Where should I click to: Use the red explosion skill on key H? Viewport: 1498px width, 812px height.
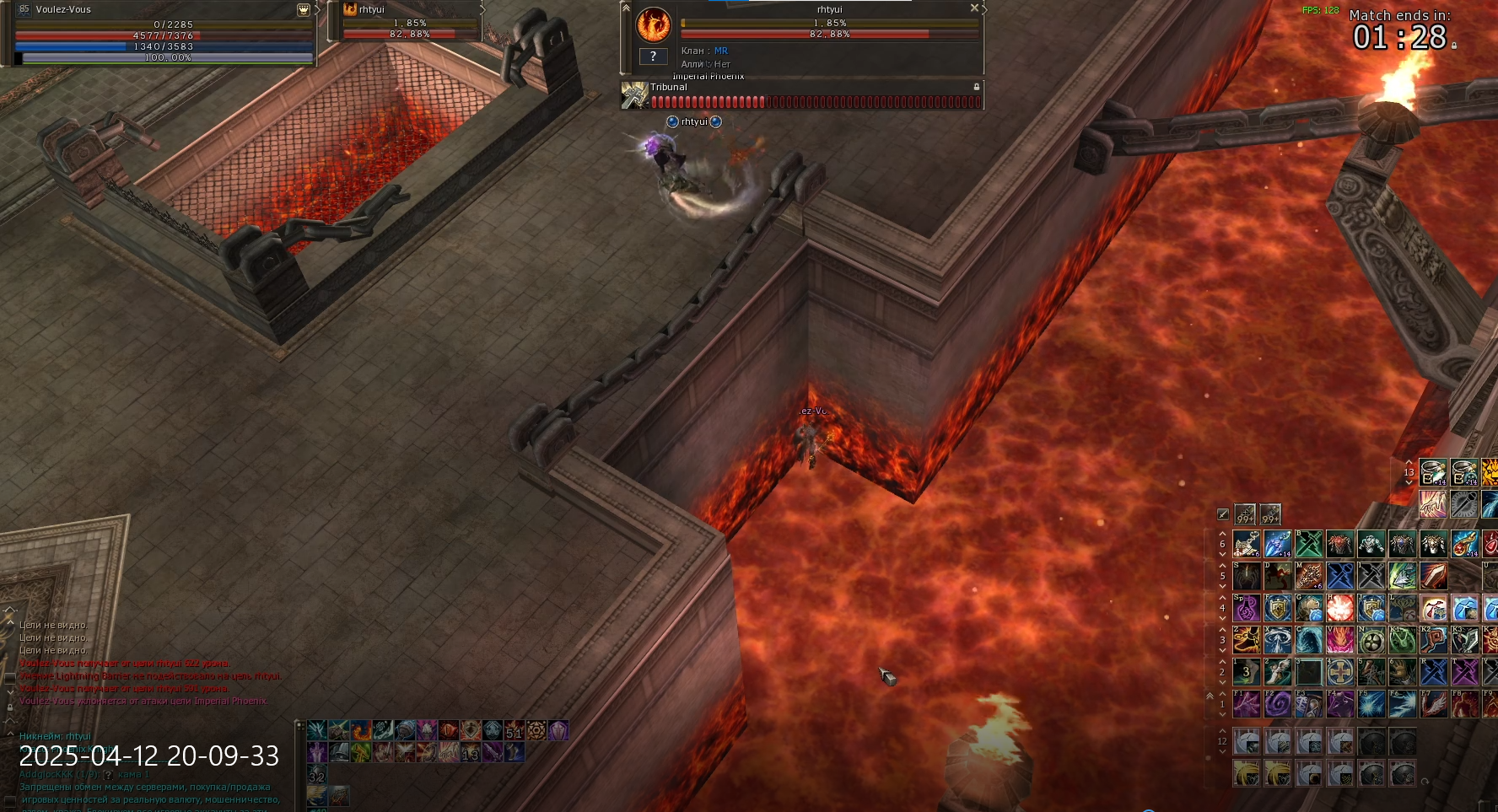pyautogui.click(x=1340, y=608)
